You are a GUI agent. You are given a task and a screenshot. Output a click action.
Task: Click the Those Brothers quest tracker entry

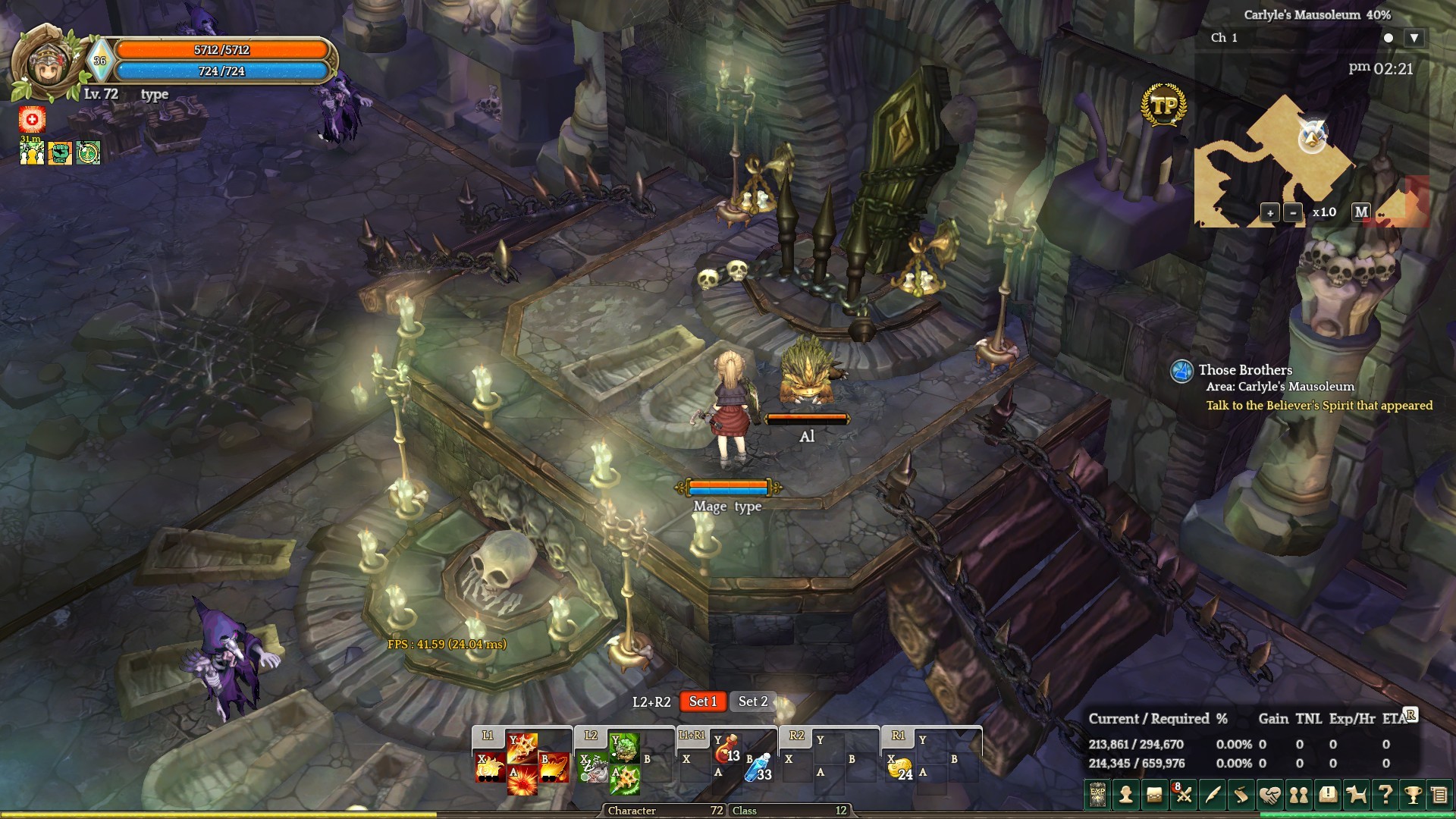[1245, 370]
